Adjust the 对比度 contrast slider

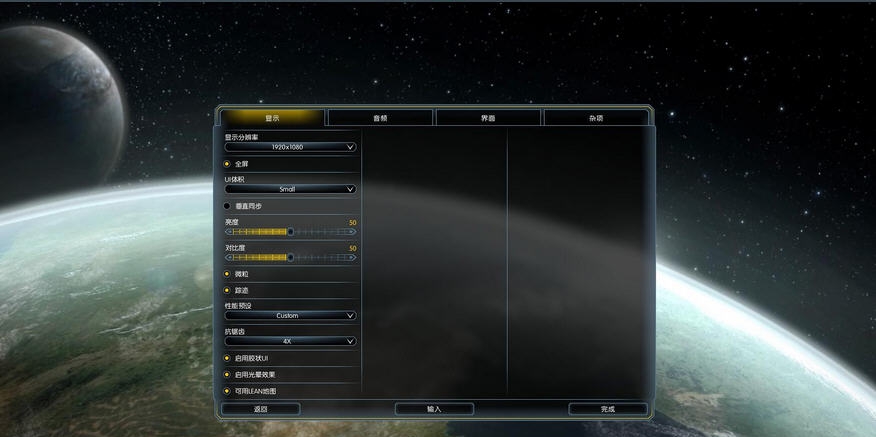(x=290, y=257)
